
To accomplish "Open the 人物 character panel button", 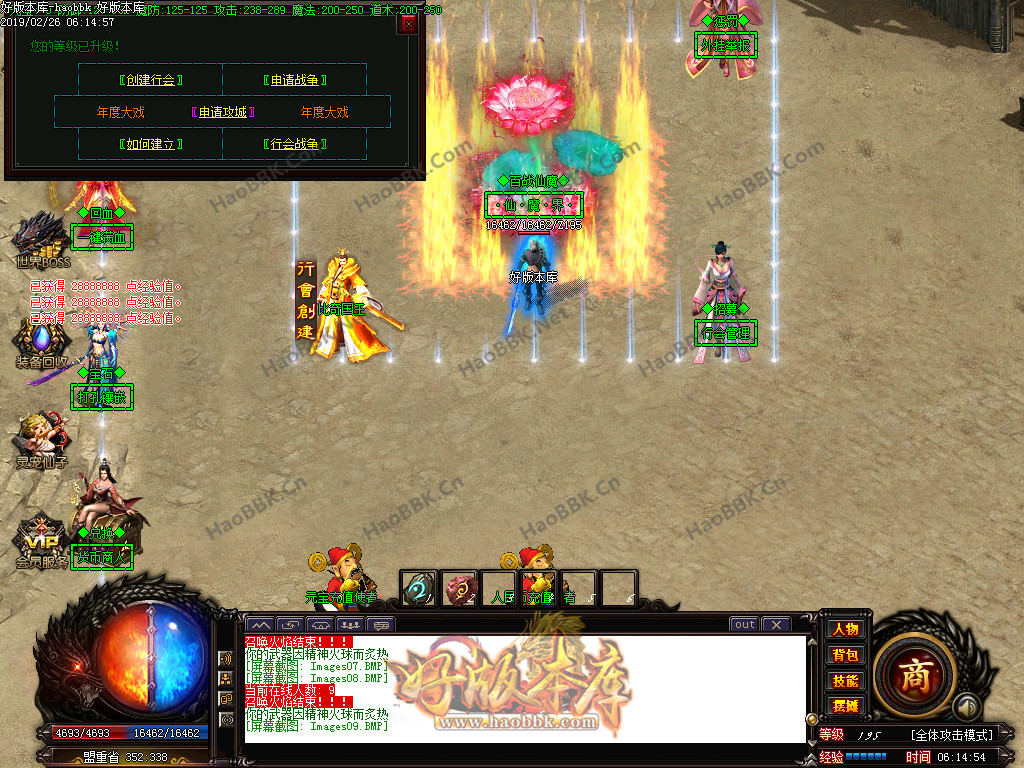I will [845, 629].
